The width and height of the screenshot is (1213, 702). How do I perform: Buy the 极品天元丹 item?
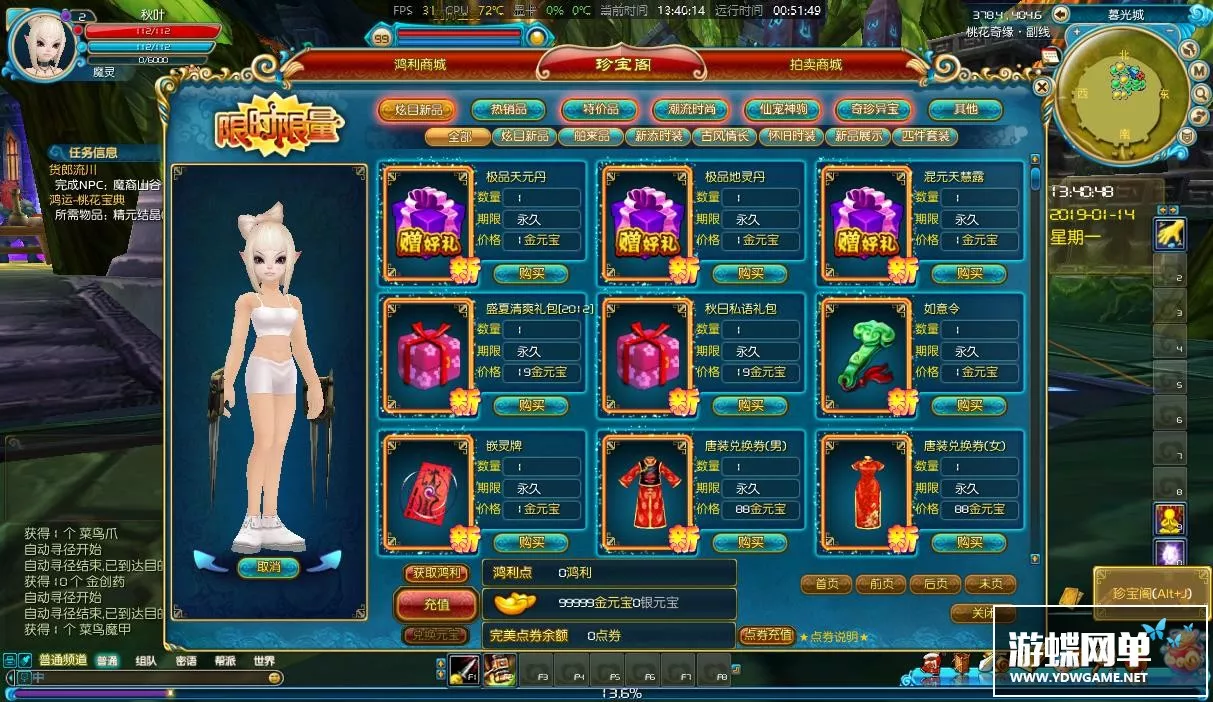click(x=531, y=273)
